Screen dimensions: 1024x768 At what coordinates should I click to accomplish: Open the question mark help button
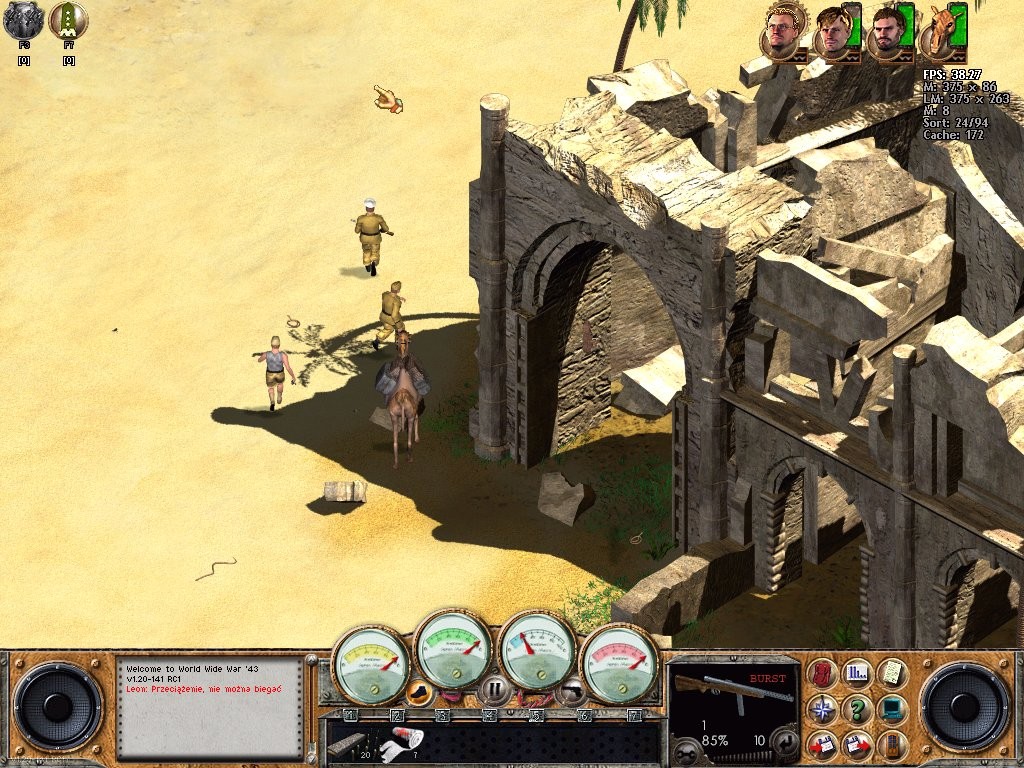pos(856,709)
